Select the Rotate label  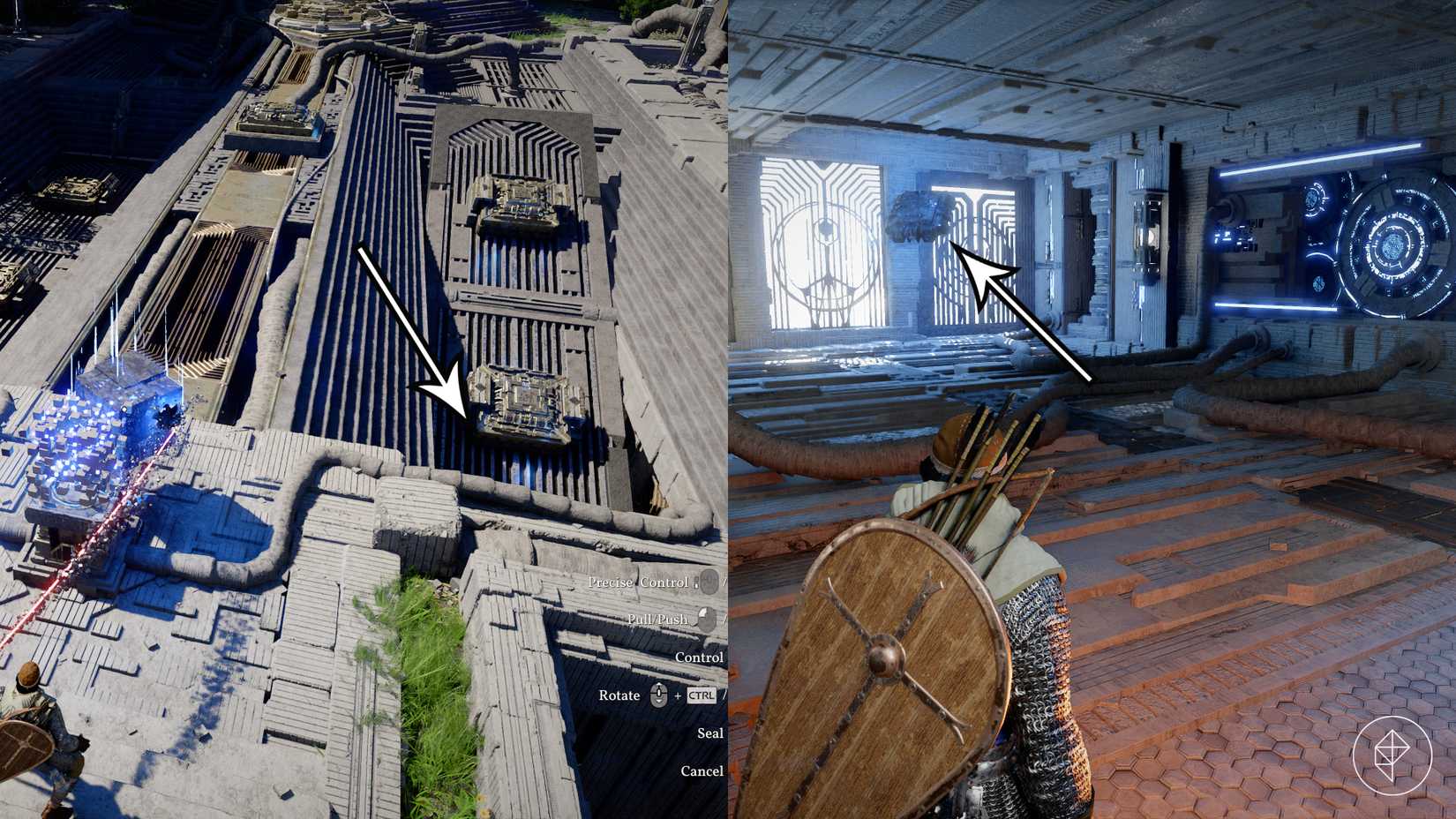click(x=619, y=695)
